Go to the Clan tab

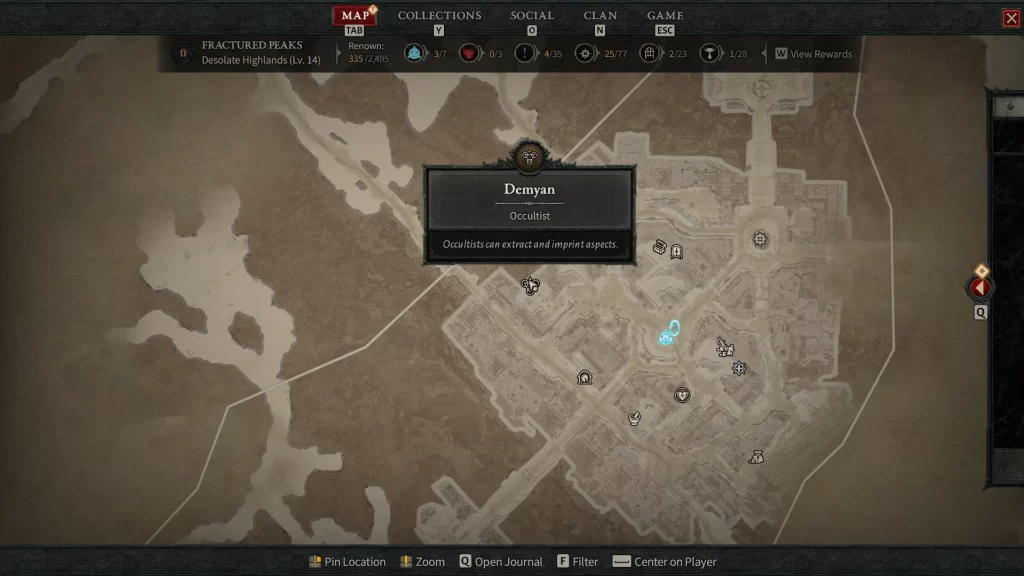tap(600, 16)
